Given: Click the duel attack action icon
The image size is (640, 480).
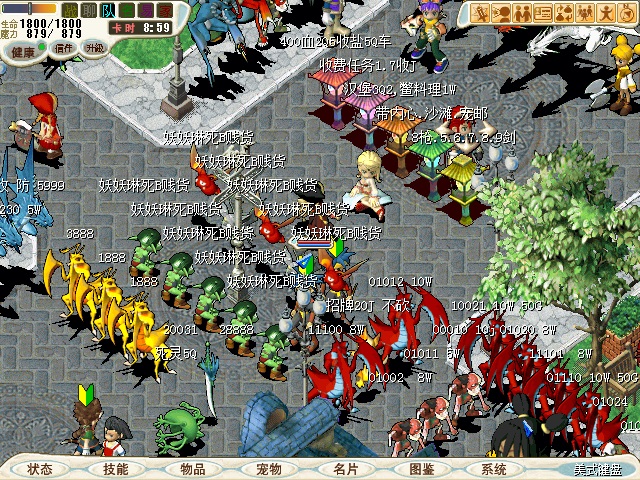Looking at the screenshot, I should pyautogui.click(x=480, y=13).
